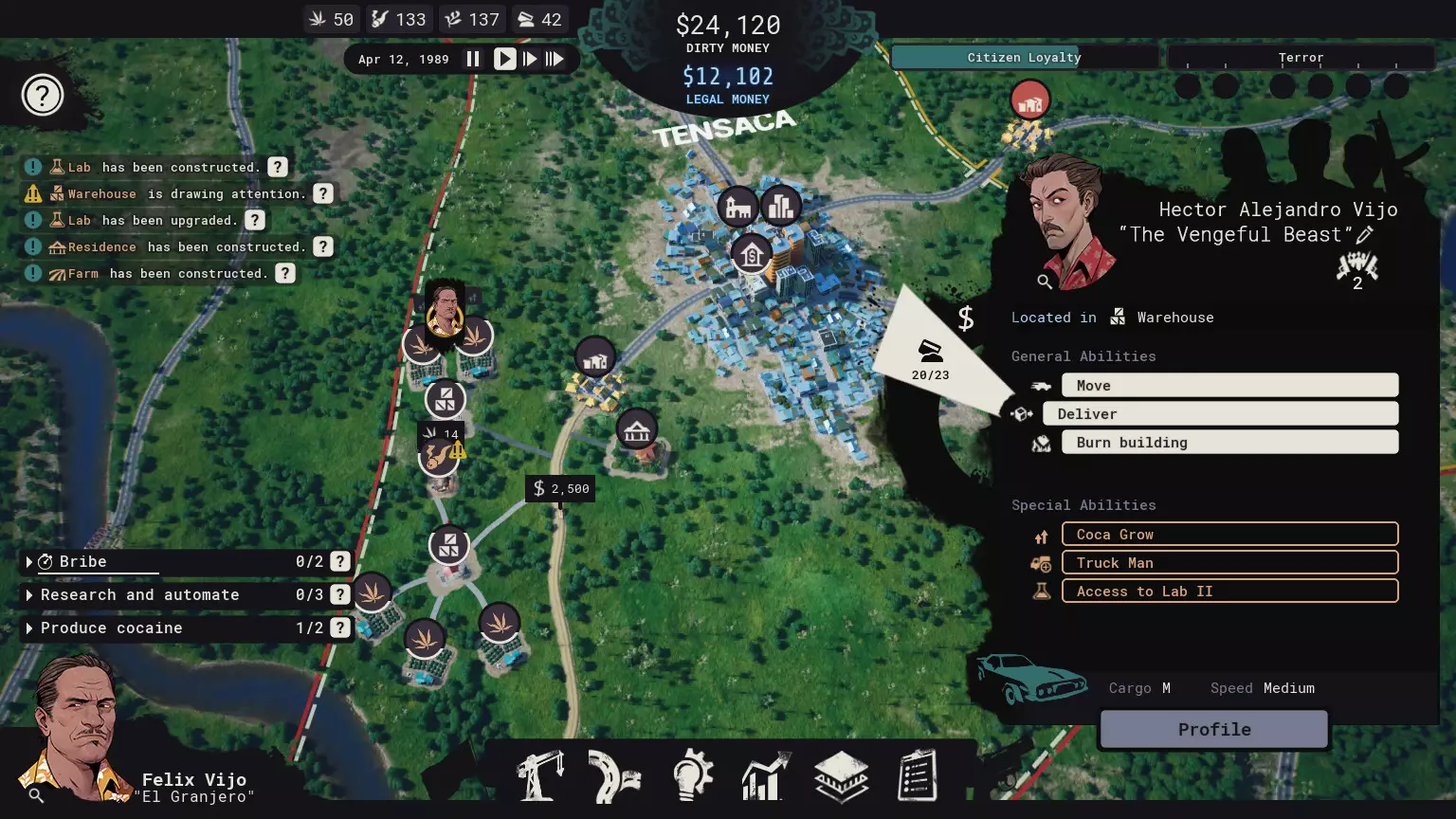Expand the Bribe task entry

(x=28, y=561)
